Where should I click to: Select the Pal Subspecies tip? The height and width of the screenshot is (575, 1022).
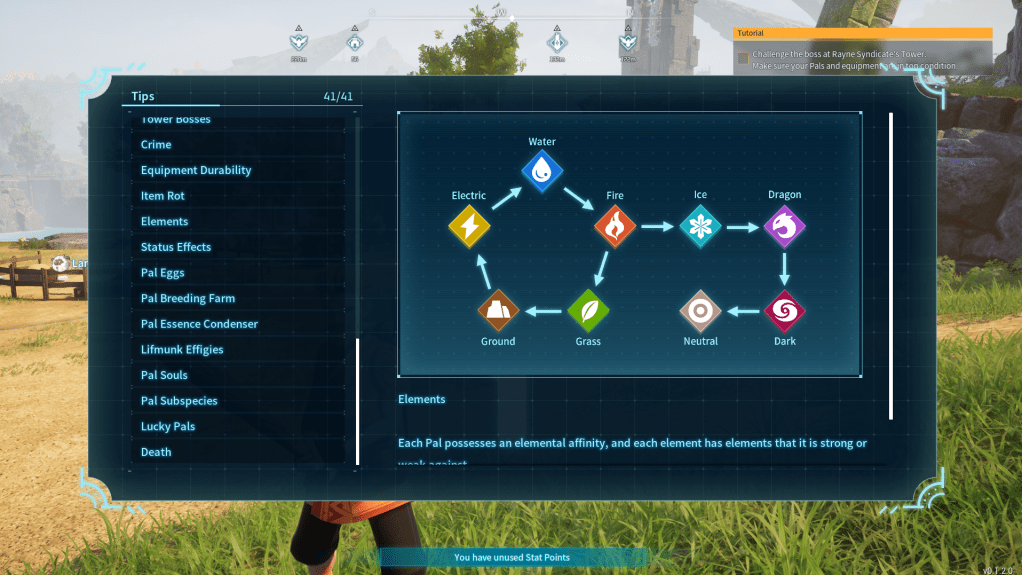[179, 401]
